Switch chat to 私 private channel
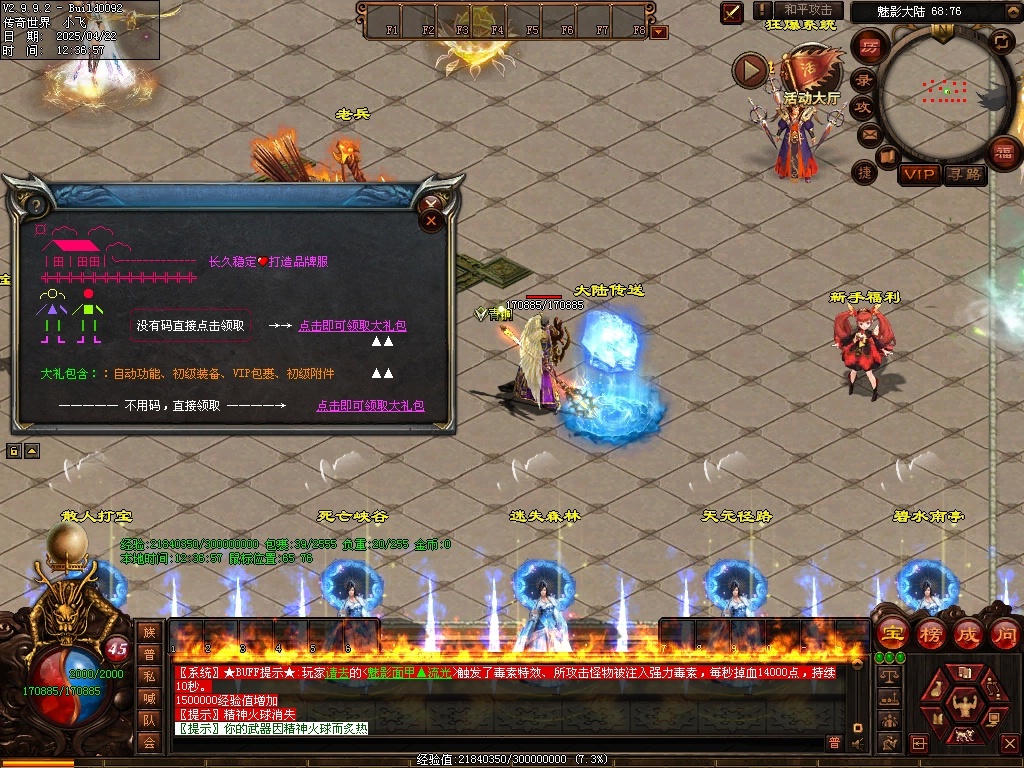This screenshot has width=1024, height=768. [149, 677]
